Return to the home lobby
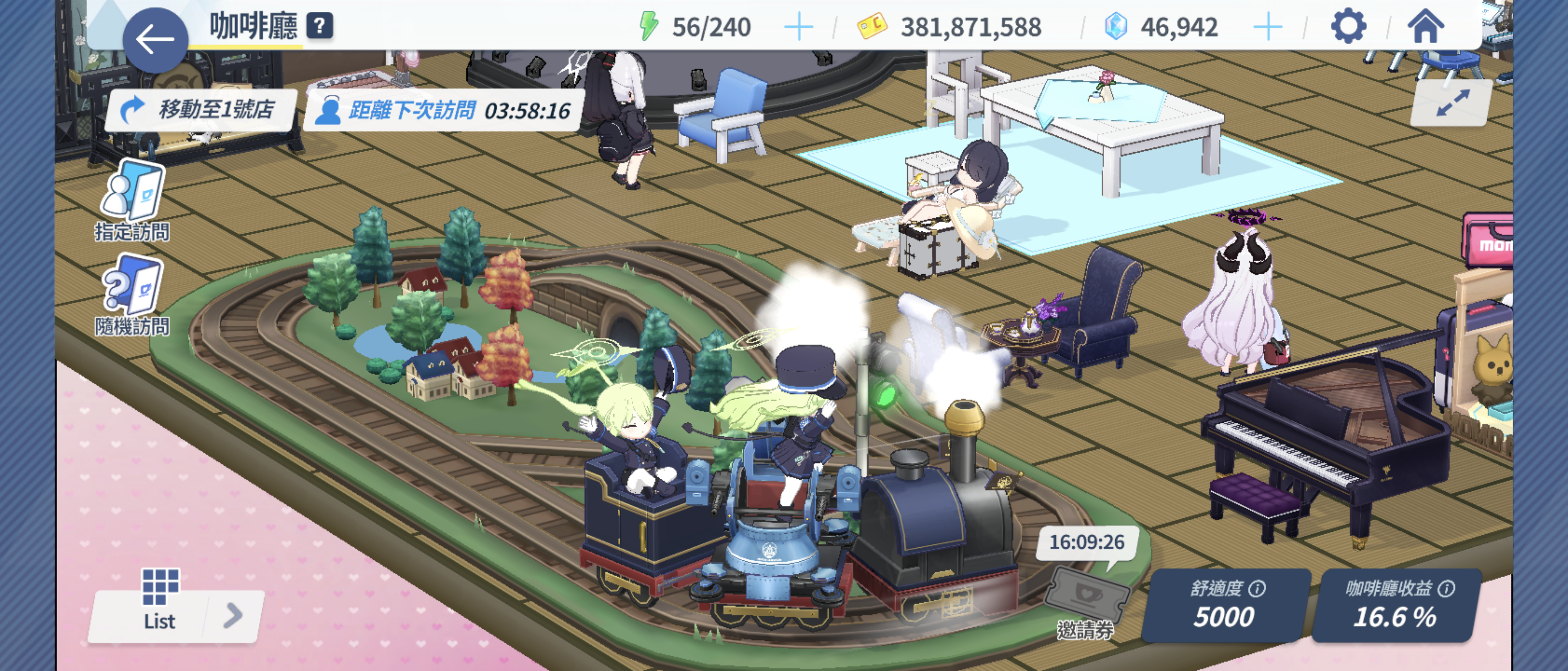This screenshot has height=671, width=1568. click(1425, 26)
